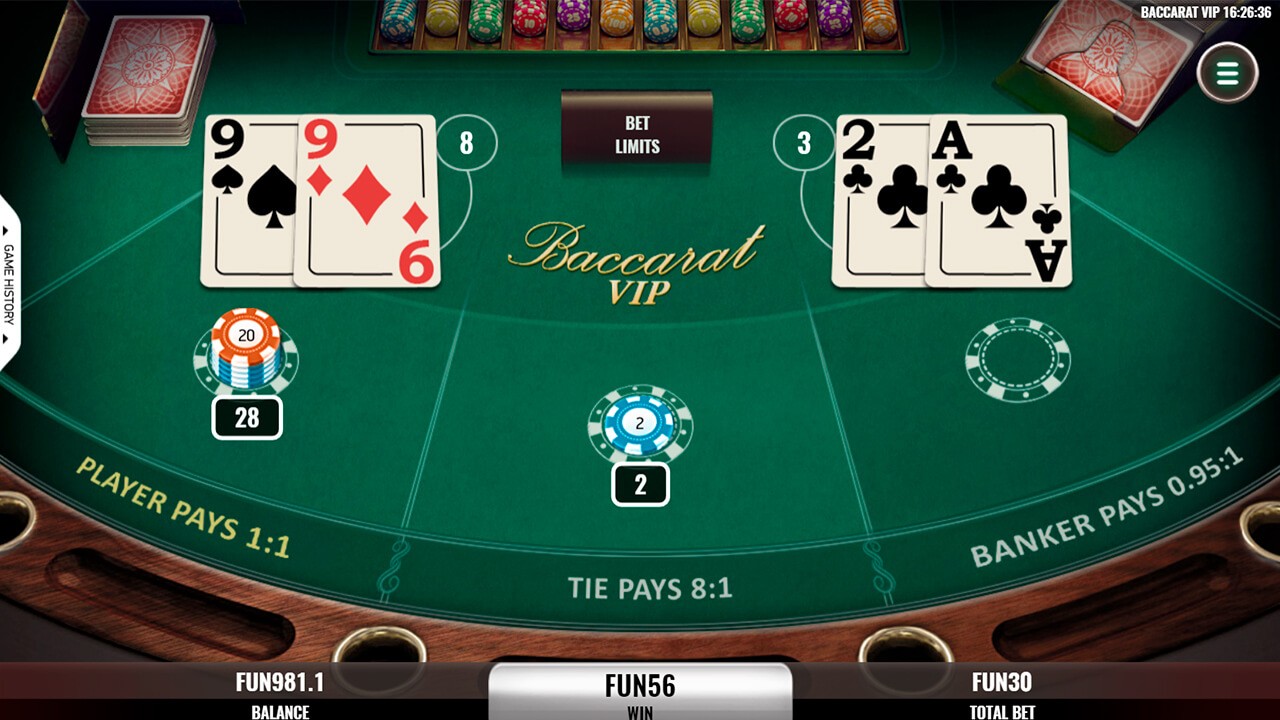This screenshot has height=720, width=1280.
Task: Select the orange 100 chip
Action: pos(614,20)
